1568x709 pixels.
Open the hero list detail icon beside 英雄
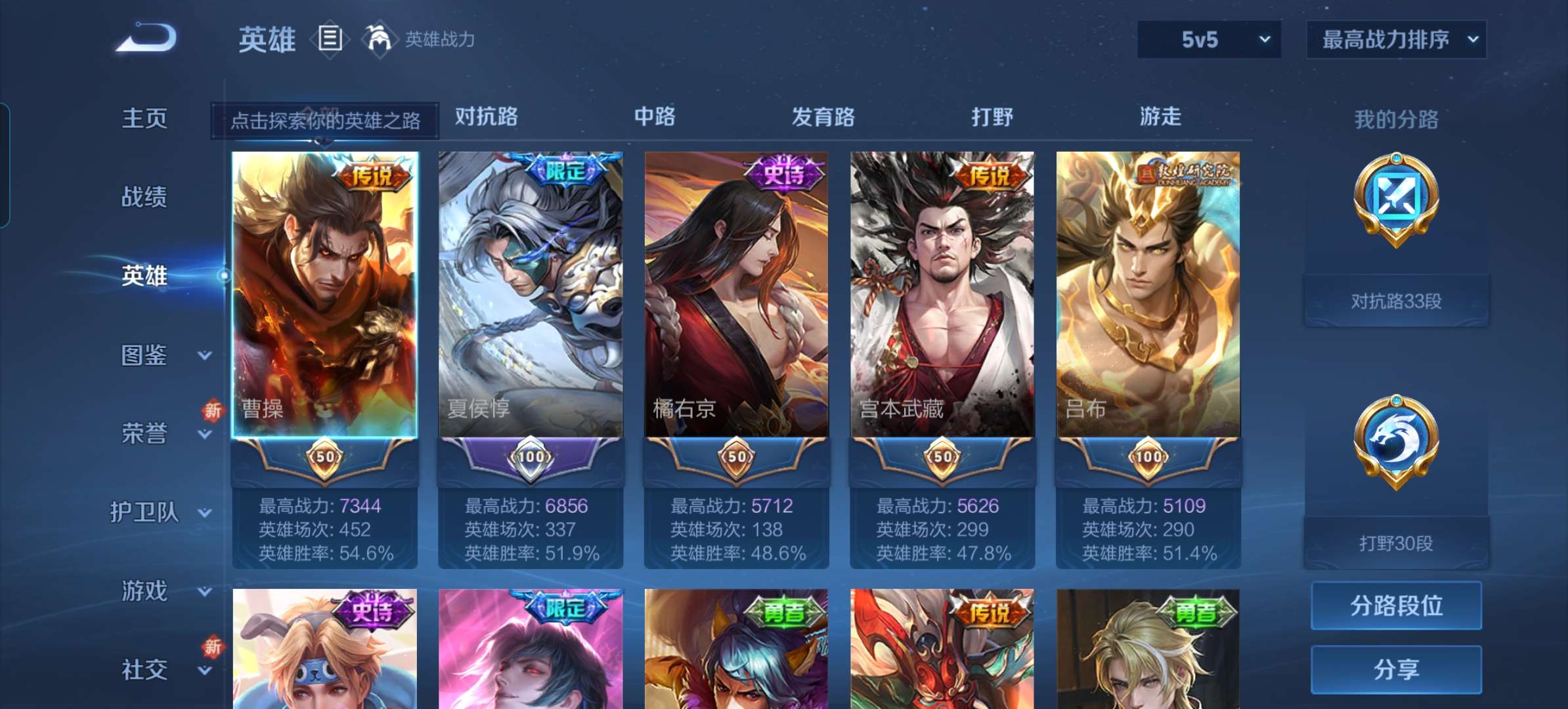(x=329, y=38)
